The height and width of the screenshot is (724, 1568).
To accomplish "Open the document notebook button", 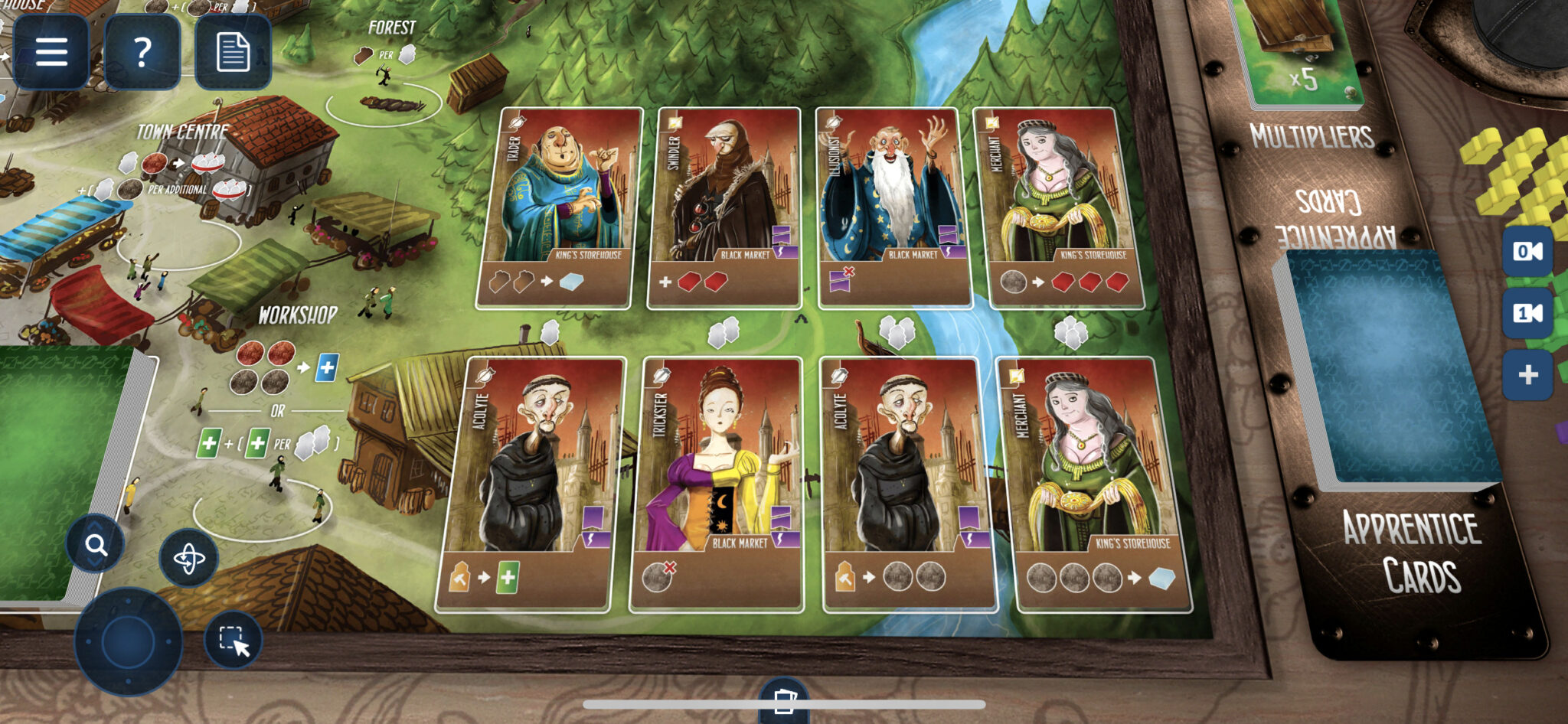I will [233, 52].
